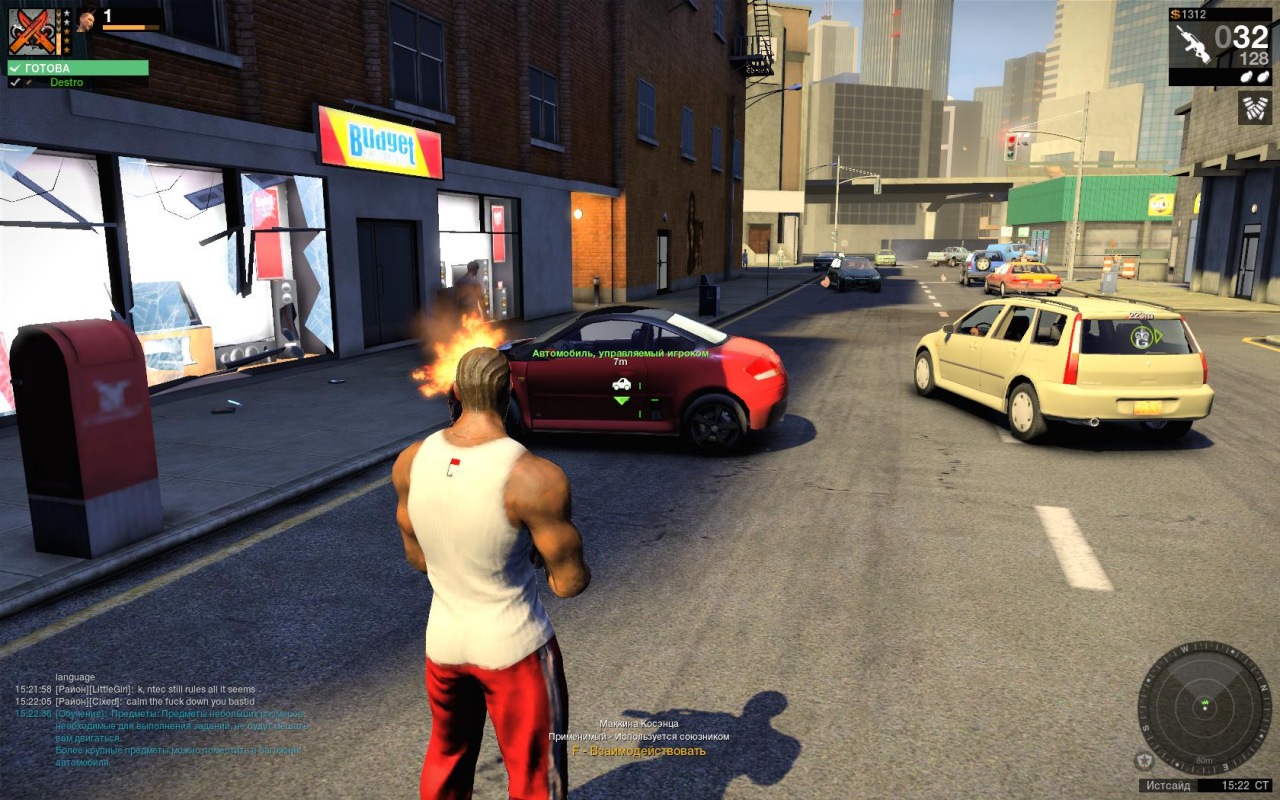Screen dimensions: 1280x800
Task: Select the grenades icon
Action: (1254, 76)
